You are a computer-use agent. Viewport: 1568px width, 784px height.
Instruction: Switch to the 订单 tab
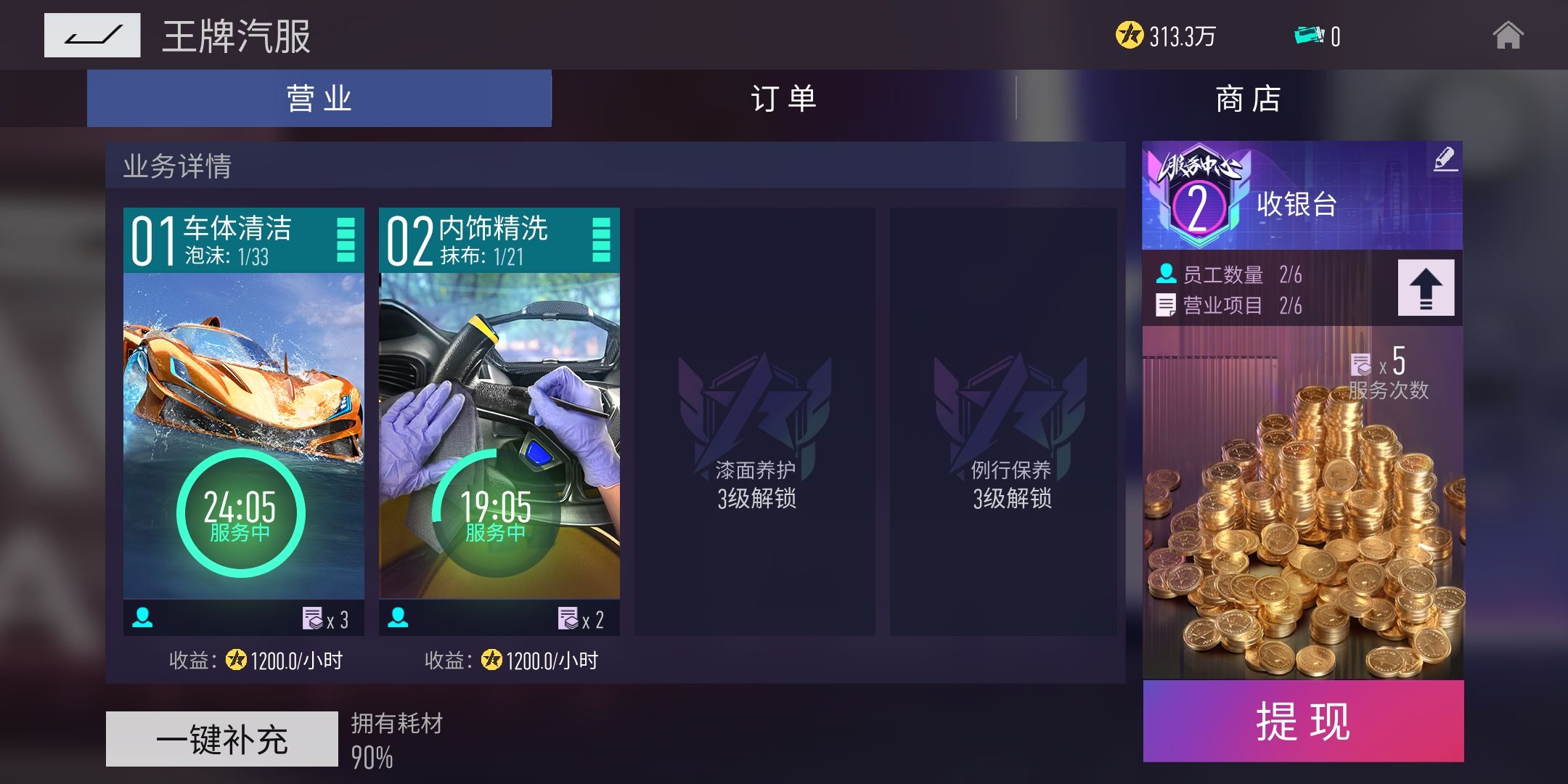[x=783, y=98]
